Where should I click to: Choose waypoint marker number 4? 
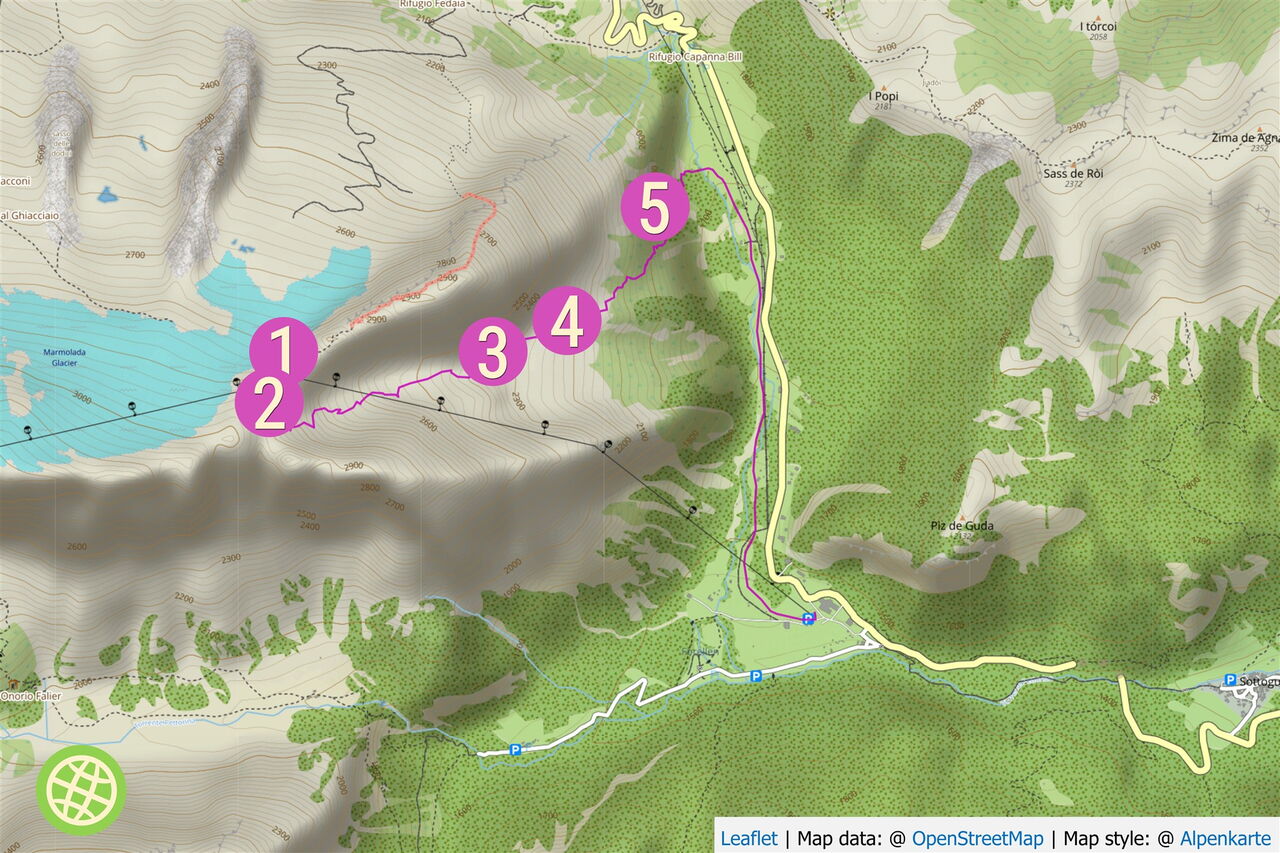[x=567, y=321]
